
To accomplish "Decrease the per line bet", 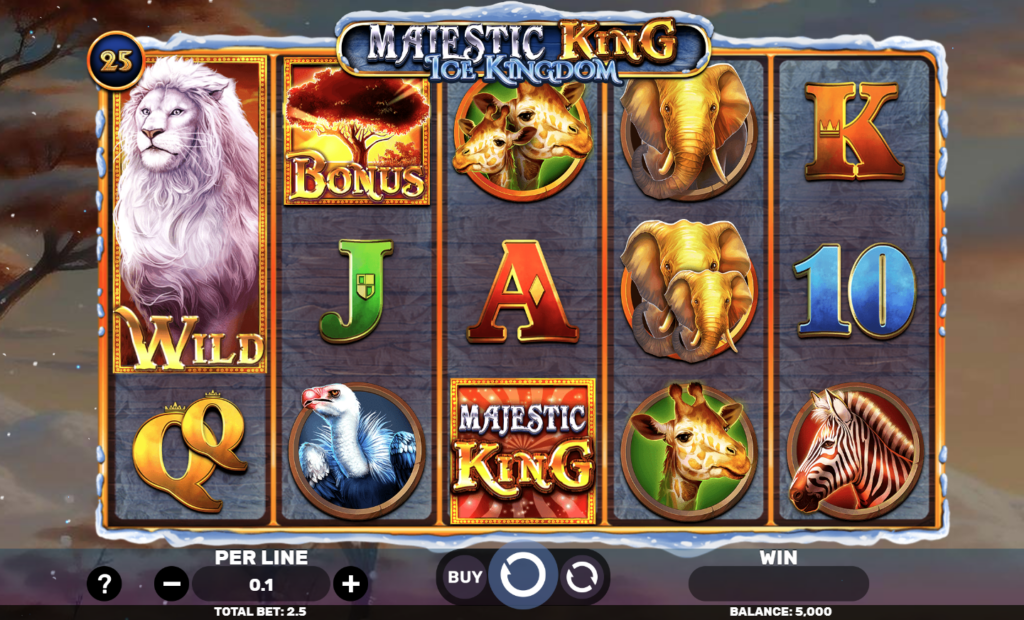I will 171,584.
